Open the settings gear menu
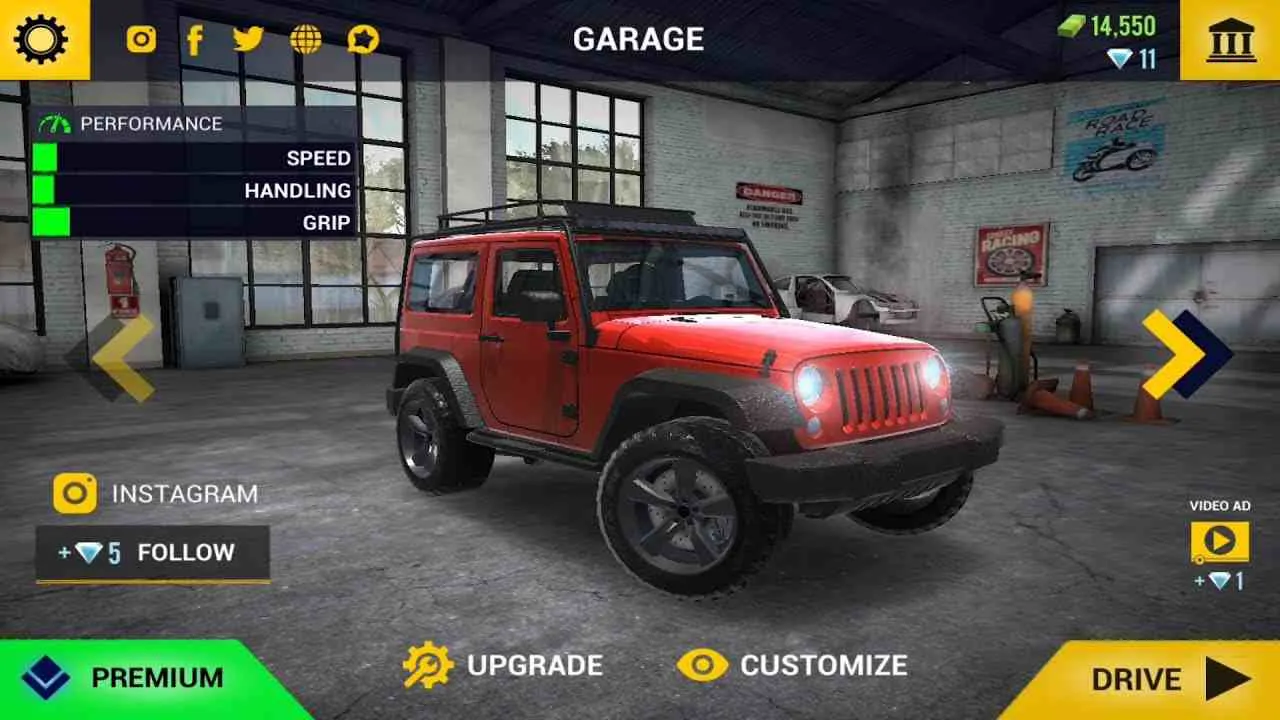Viewport: 1280px width, 720px height. pyautogui.click(x=38, y=40)
